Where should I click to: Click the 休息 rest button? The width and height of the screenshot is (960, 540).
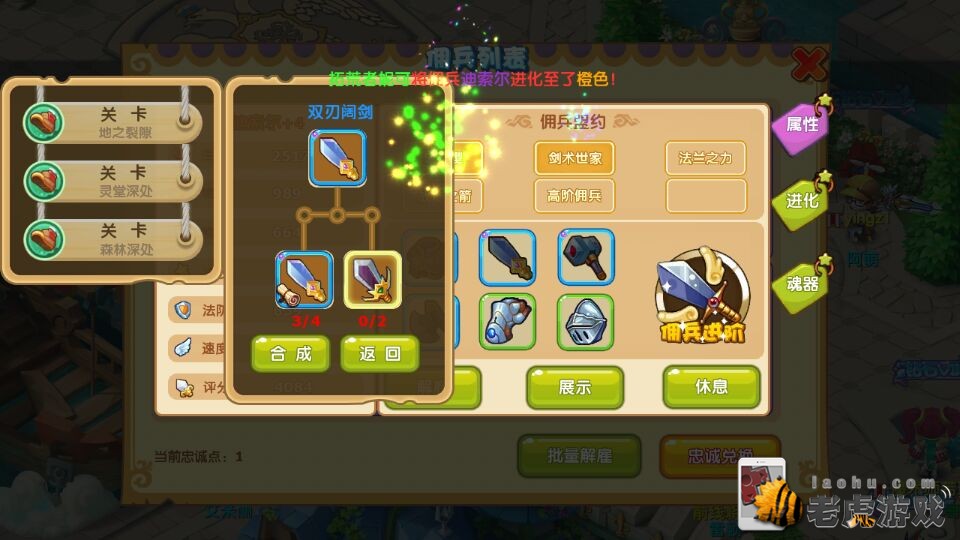tap(711, 387)
